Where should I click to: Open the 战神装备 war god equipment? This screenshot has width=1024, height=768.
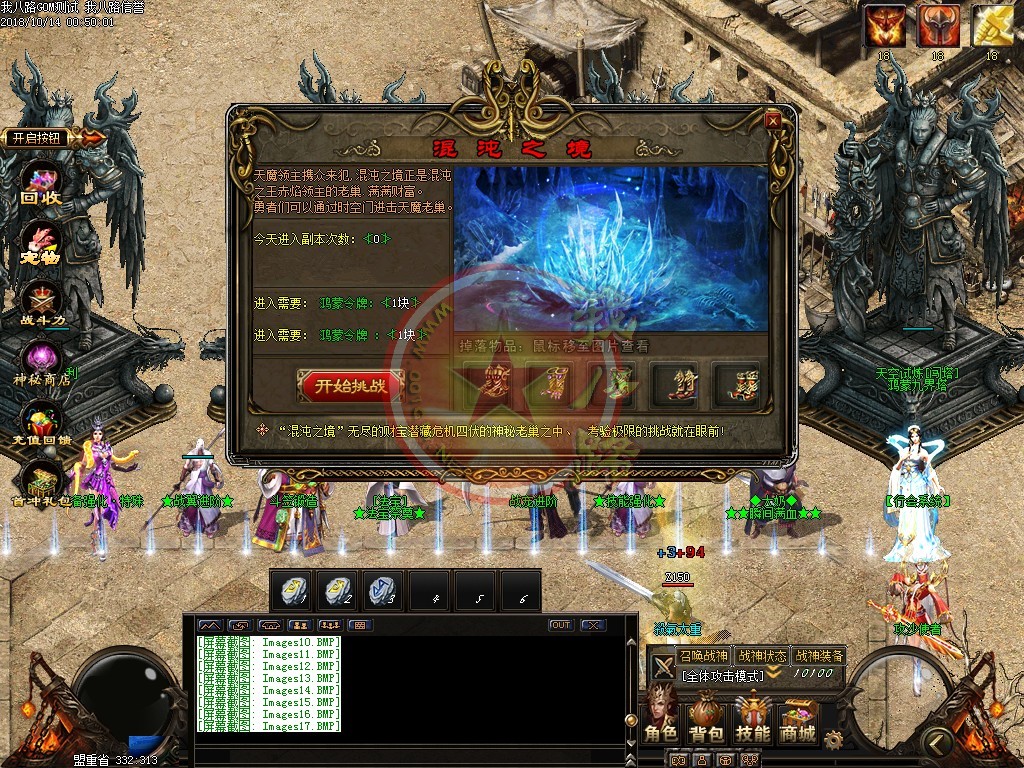[819, 656]
